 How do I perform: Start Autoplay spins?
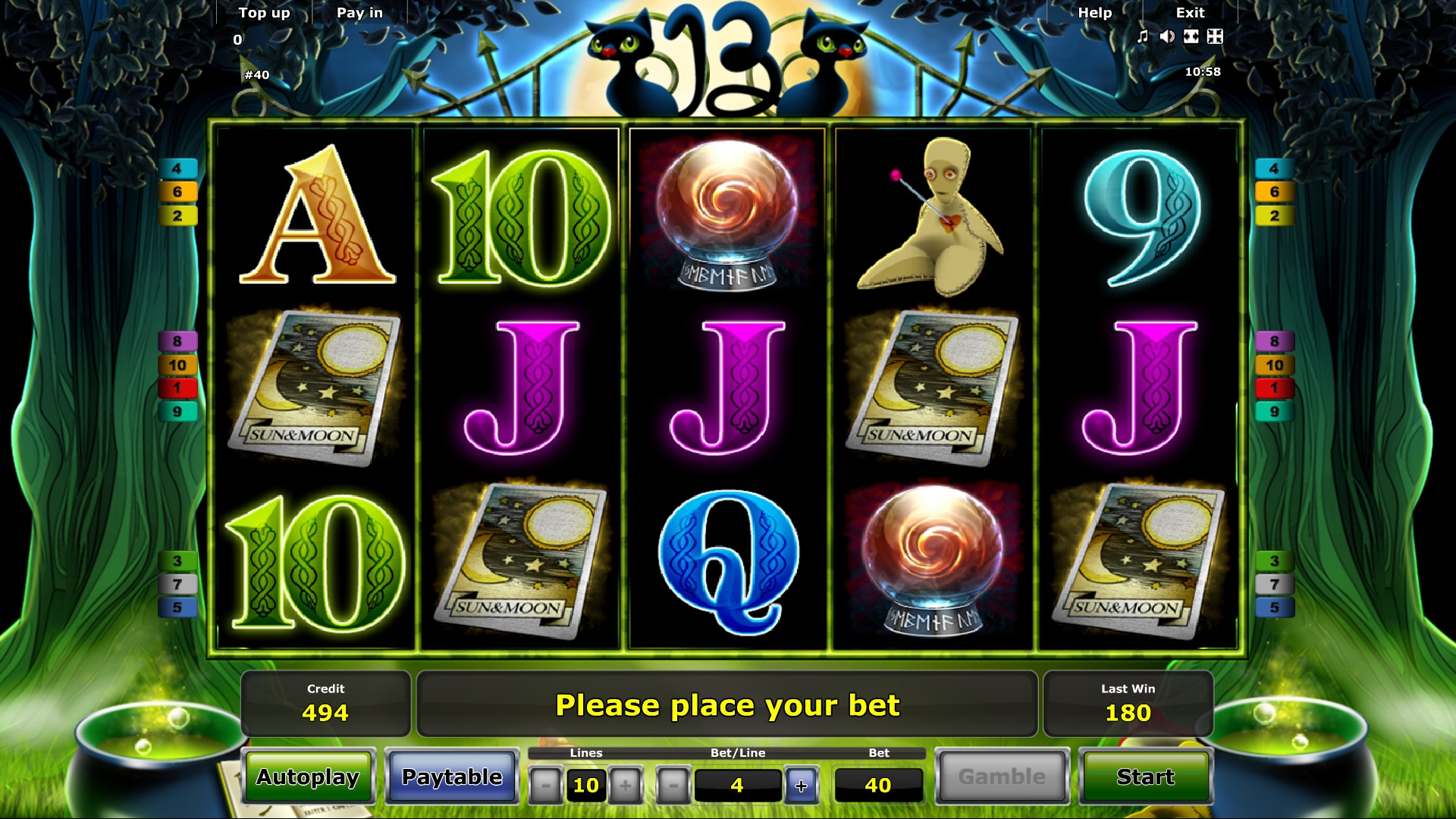(x=308, y=777)
